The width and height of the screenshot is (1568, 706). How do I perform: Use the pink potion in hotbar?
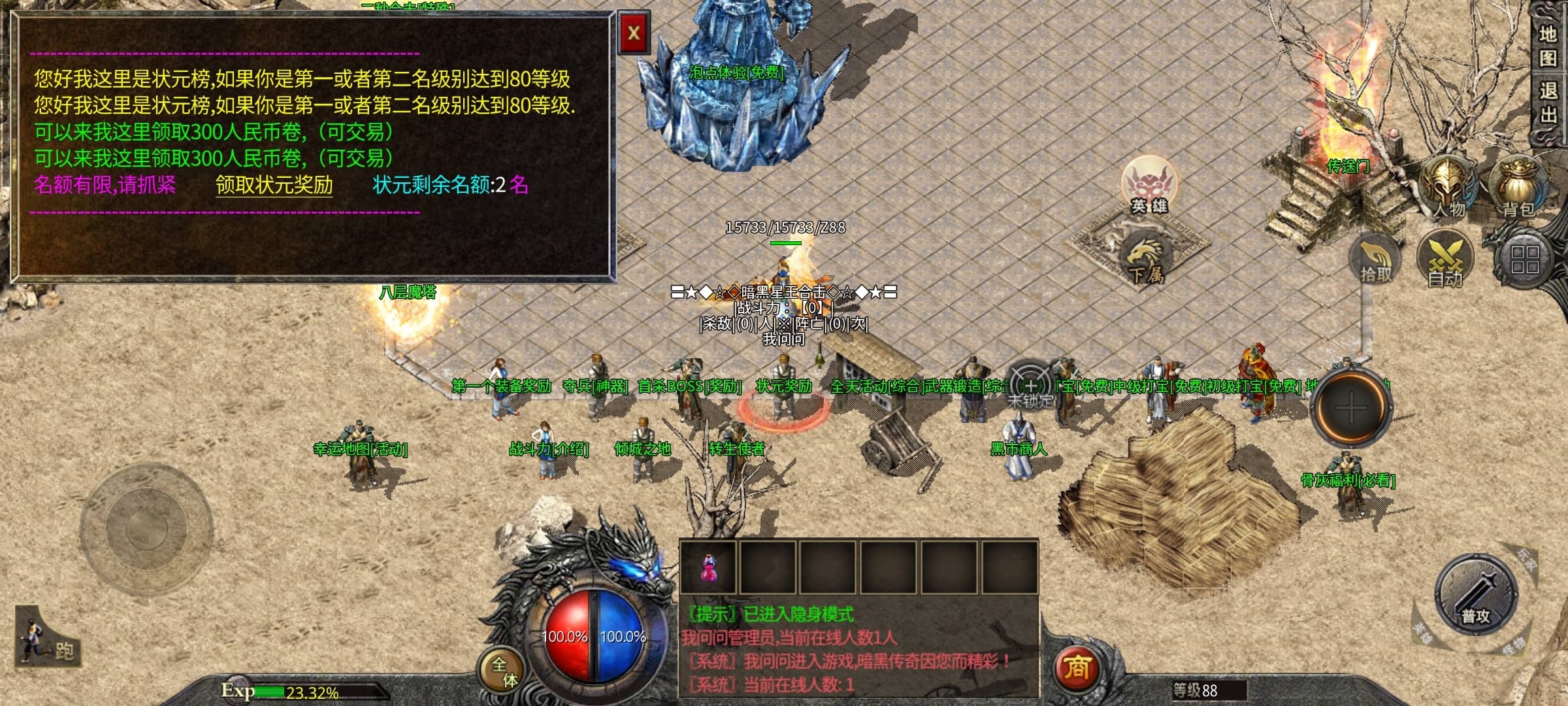pyautogui.click(x=708, y=567)
